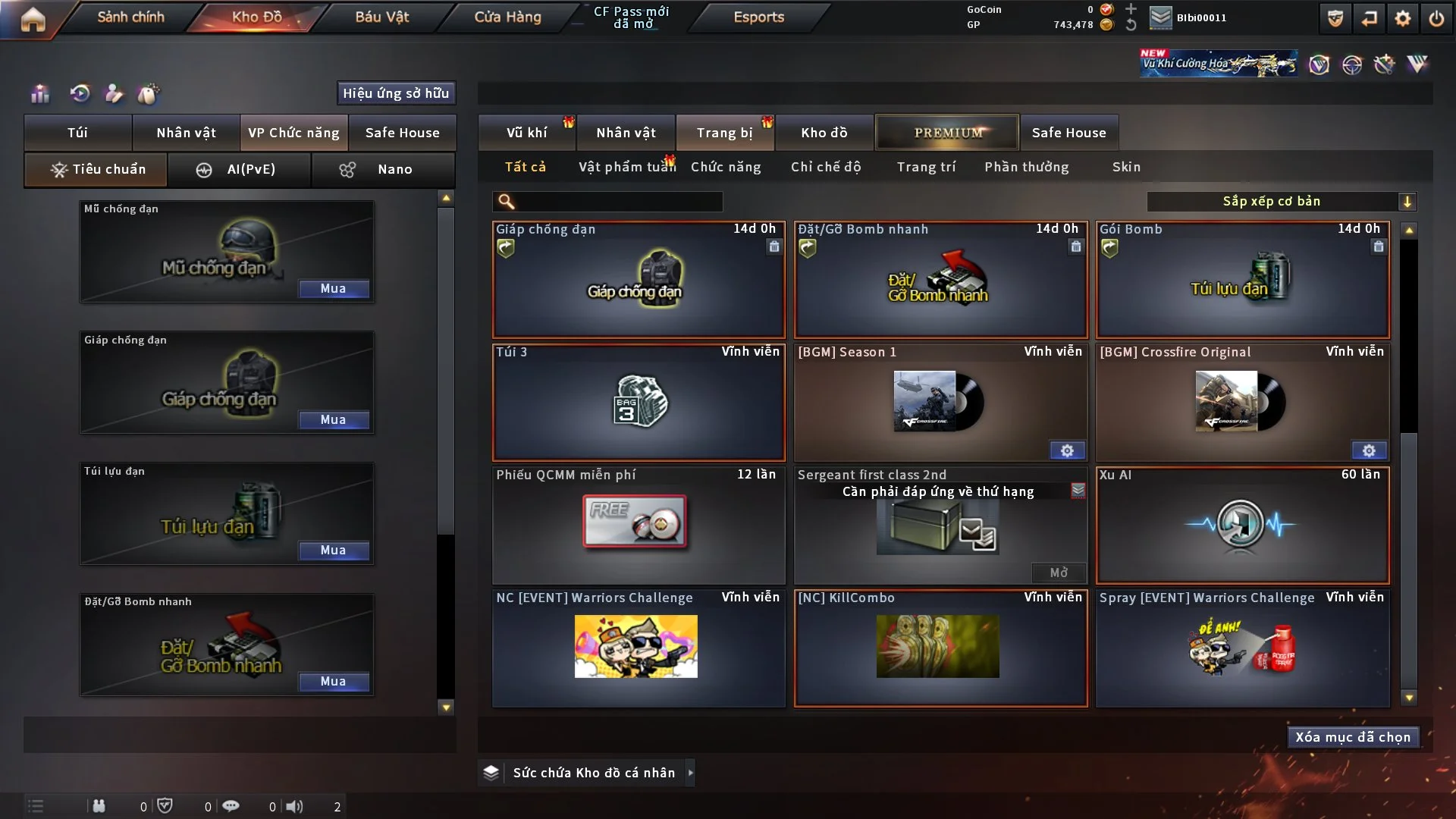Screen dimensions: 1456x819
Task: Select the Túi 3 bag item
Action: pos(639,403)
